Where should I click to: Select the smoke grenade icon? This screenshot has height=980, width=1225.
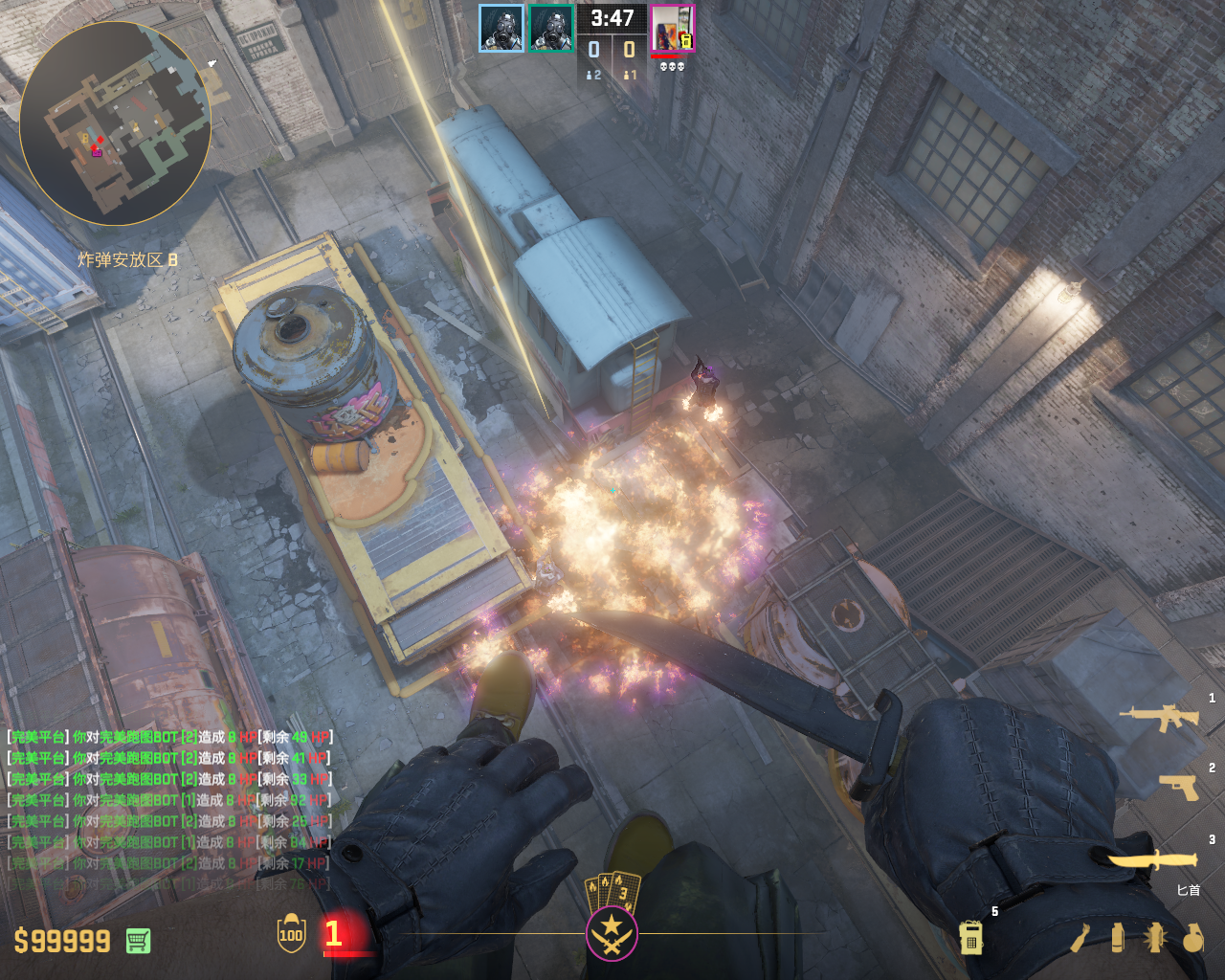coord(1117,937)
